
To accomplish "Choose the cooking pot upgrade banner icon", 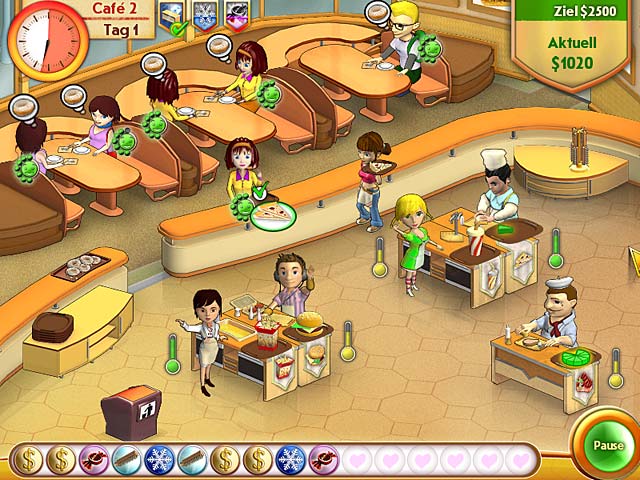I will pyautogui.click(x=237, y=14).
